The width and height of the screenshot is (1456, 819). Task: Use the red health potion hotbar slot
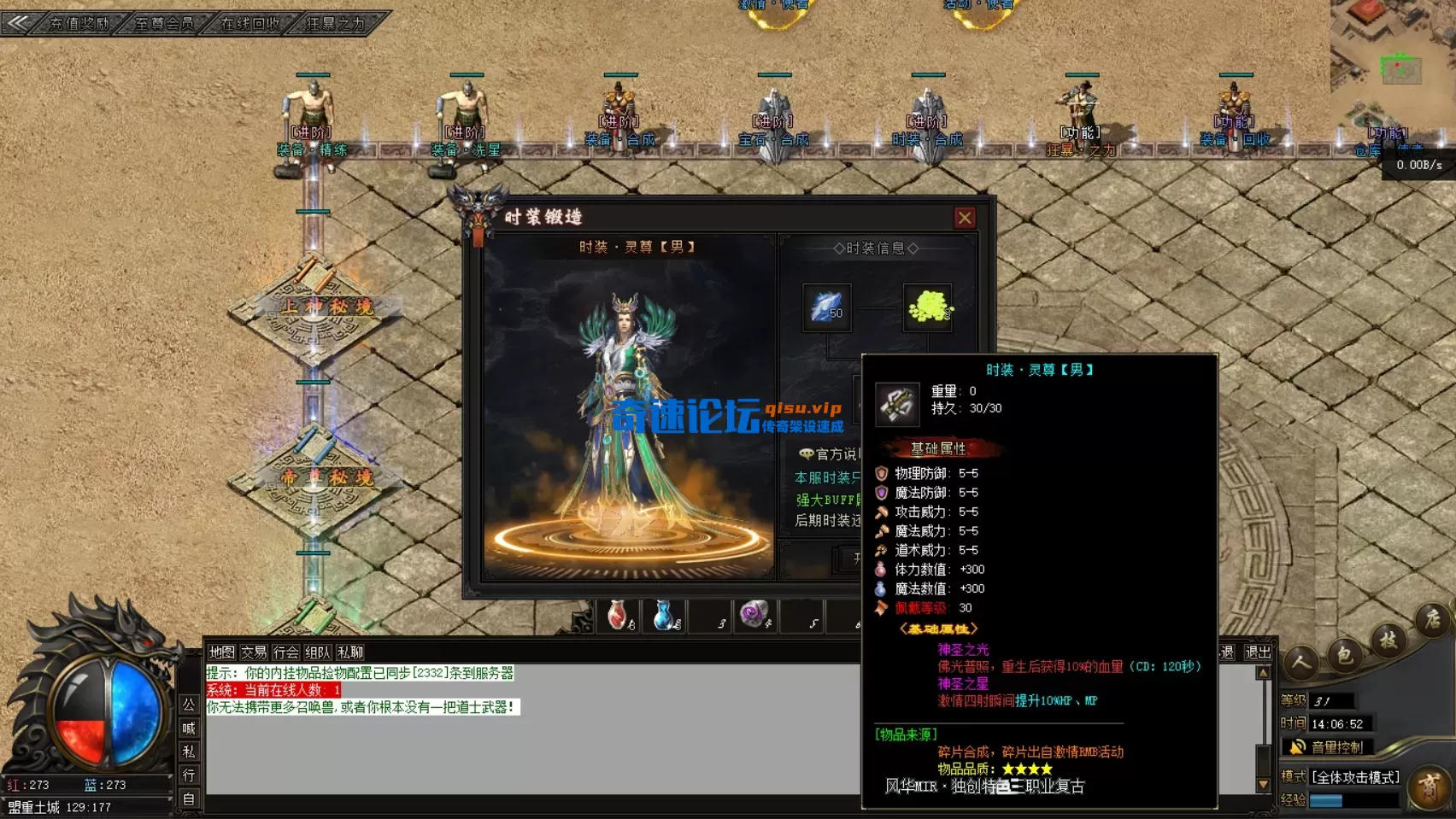coord(619,615)
